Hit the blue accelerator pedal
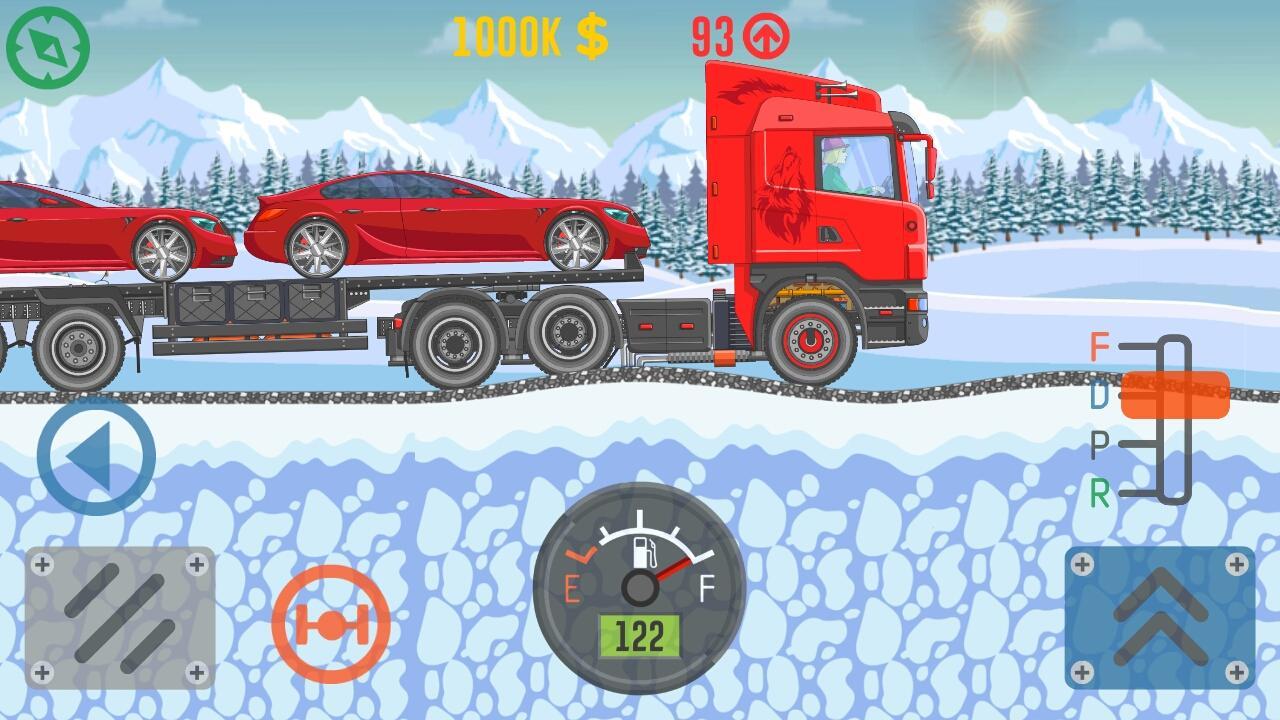Screen dimensions: 1280x720 tap(1160, 618)
